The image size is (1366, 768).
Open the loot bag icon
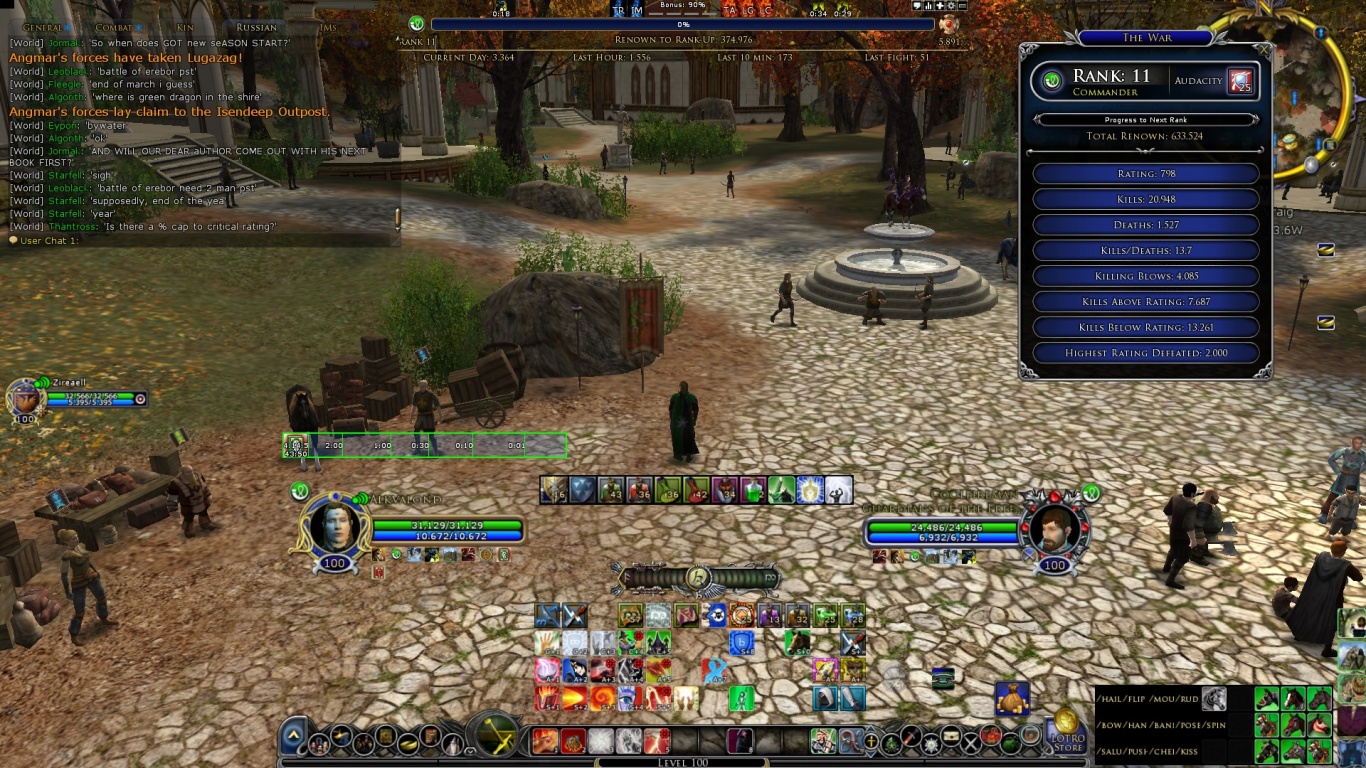click(1012, 698)
